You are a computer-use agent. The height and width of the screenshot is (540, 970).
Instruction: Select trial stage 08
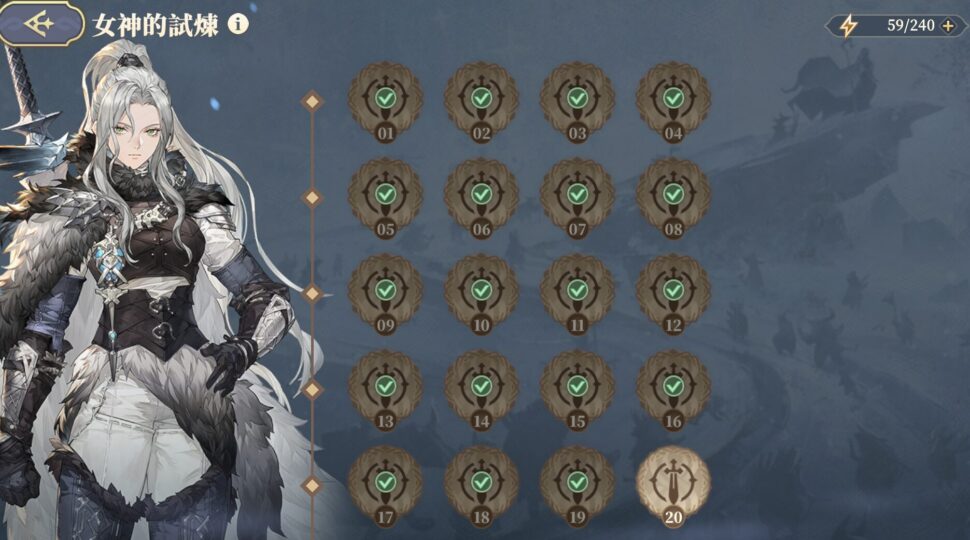click(673, 195)
